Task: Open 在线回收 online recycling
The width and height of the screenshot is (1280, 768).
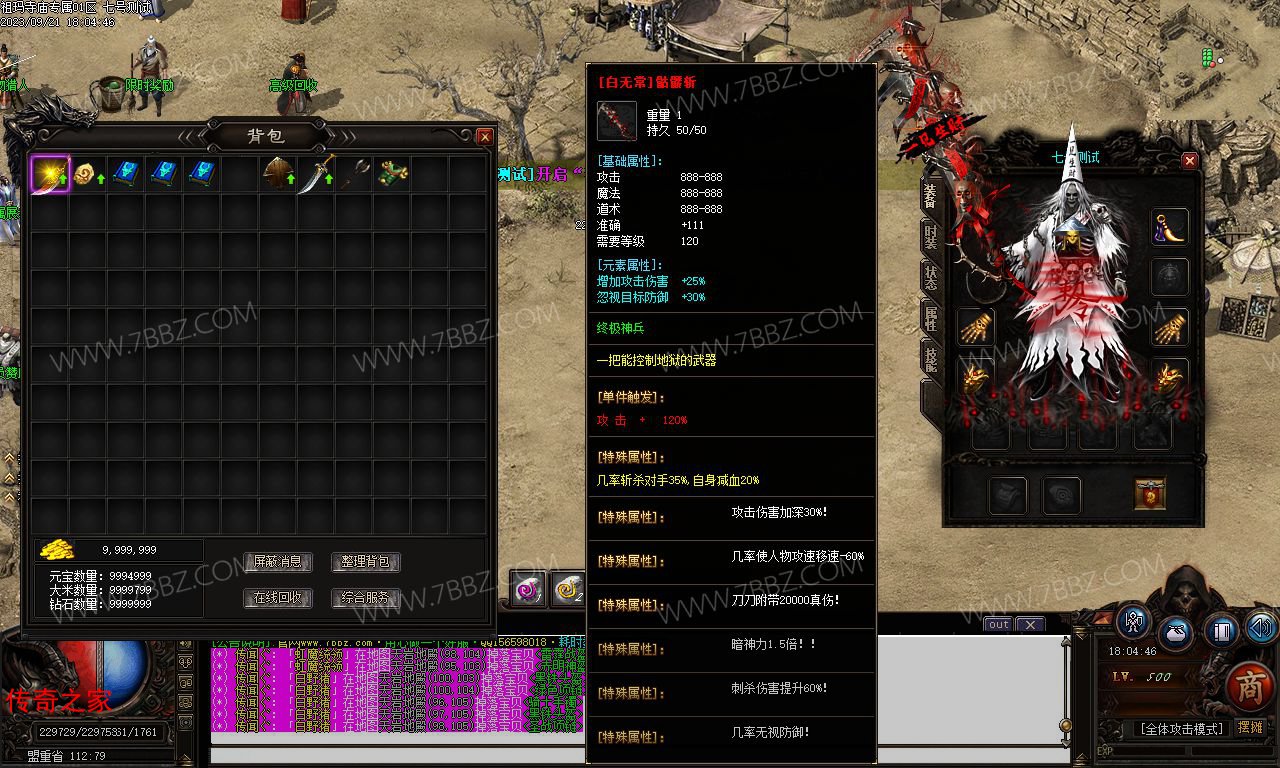Action: 278,598
